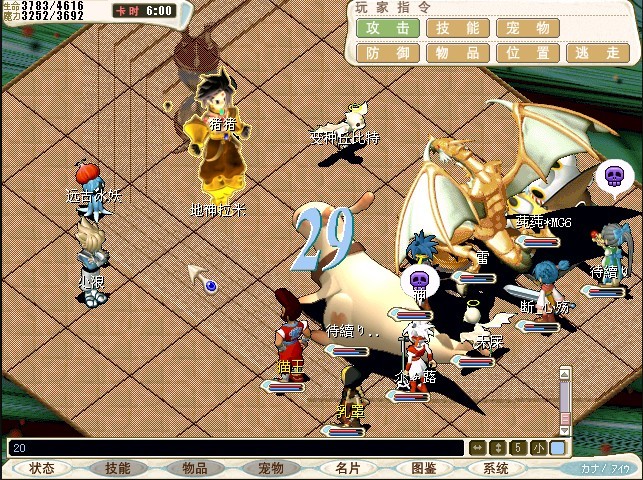The image size is (643, 480).
Task: Open the 物品 inventory menu on bottom bar
Action: tap(194, 468)
